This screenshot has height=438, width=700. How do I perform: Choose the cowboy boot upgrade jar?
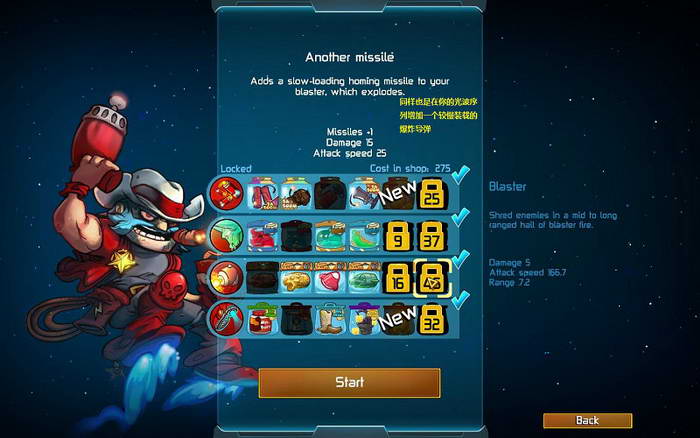click(329, 319)
